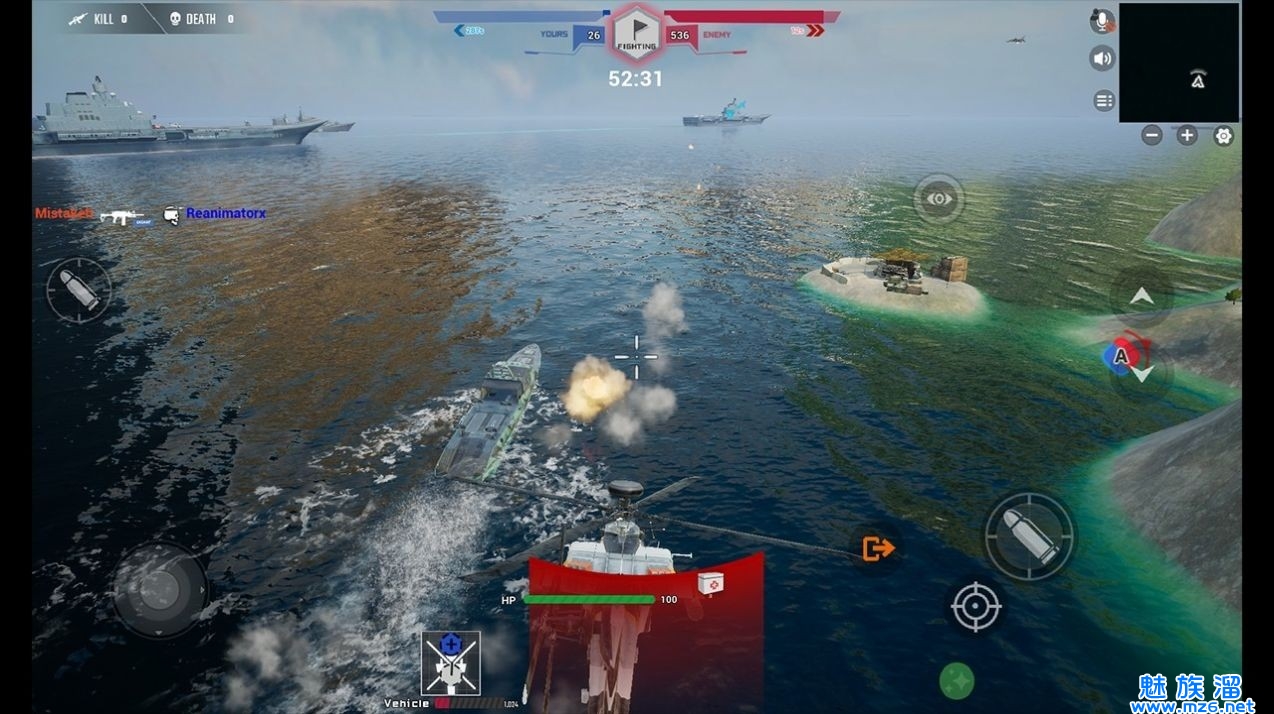This screenshot has width=1274, height=714.
Task: Tap the descend down-arrow button
Action: pyautogui.click(x=1142, y=374)
